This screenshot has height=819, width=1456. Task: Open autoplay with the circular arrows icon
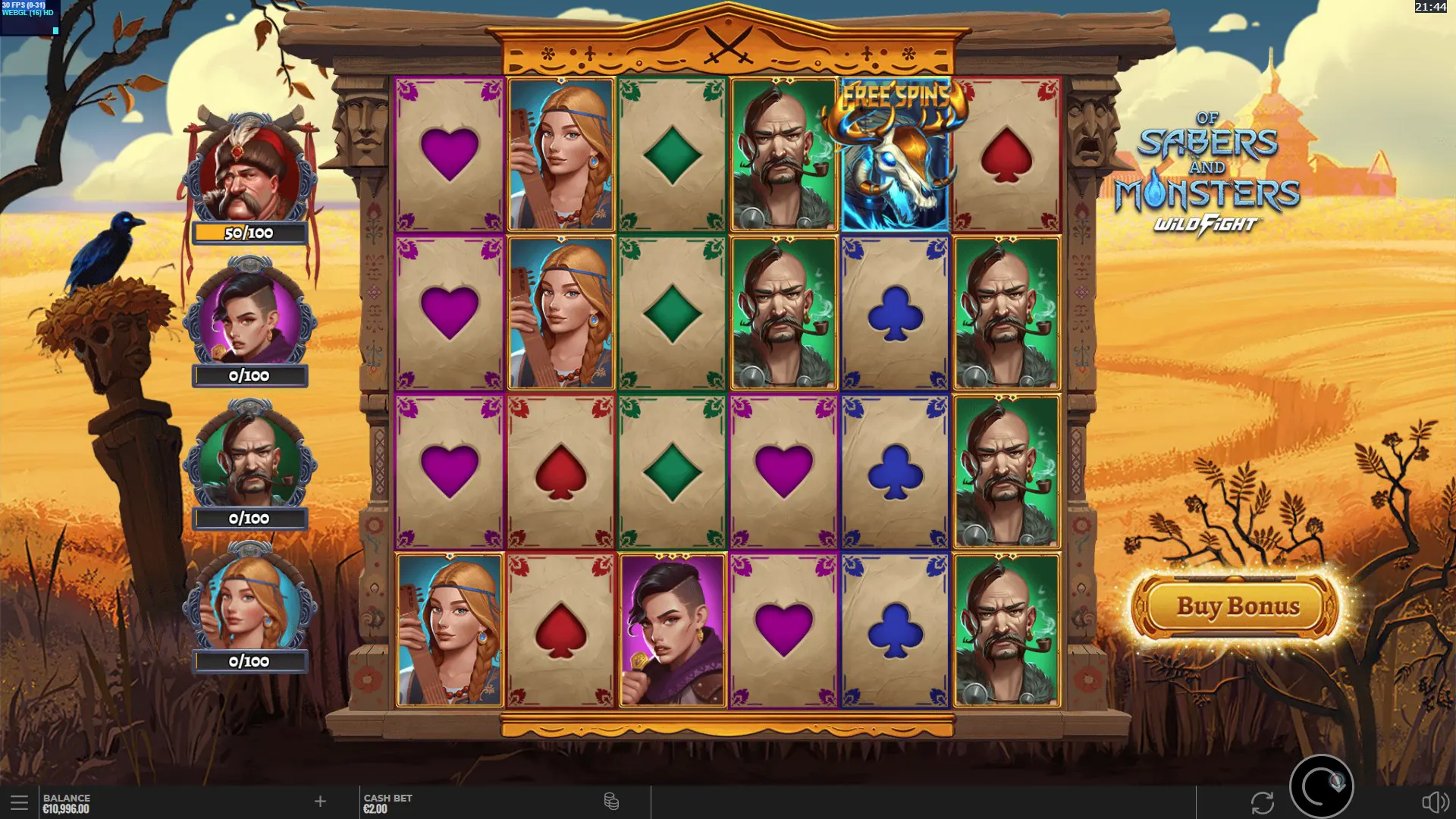[1262, 802]
